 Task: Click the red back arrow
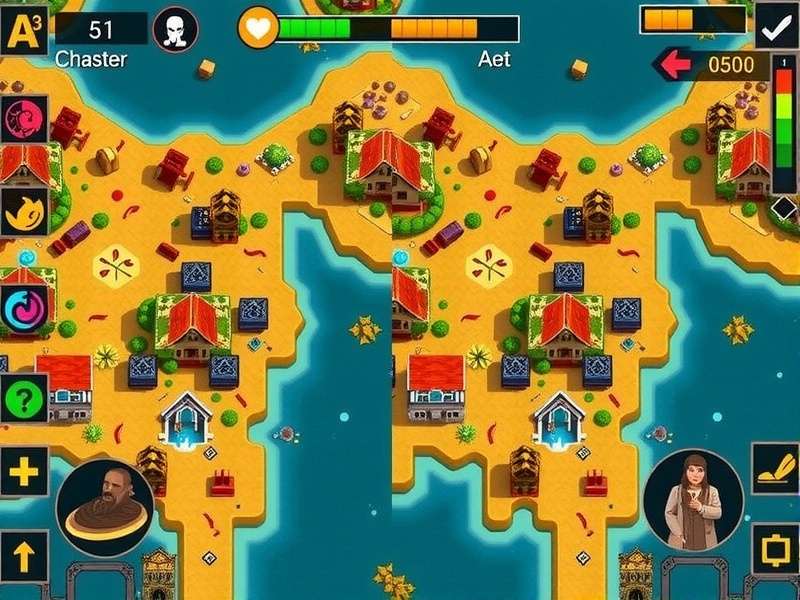point(676,66)
